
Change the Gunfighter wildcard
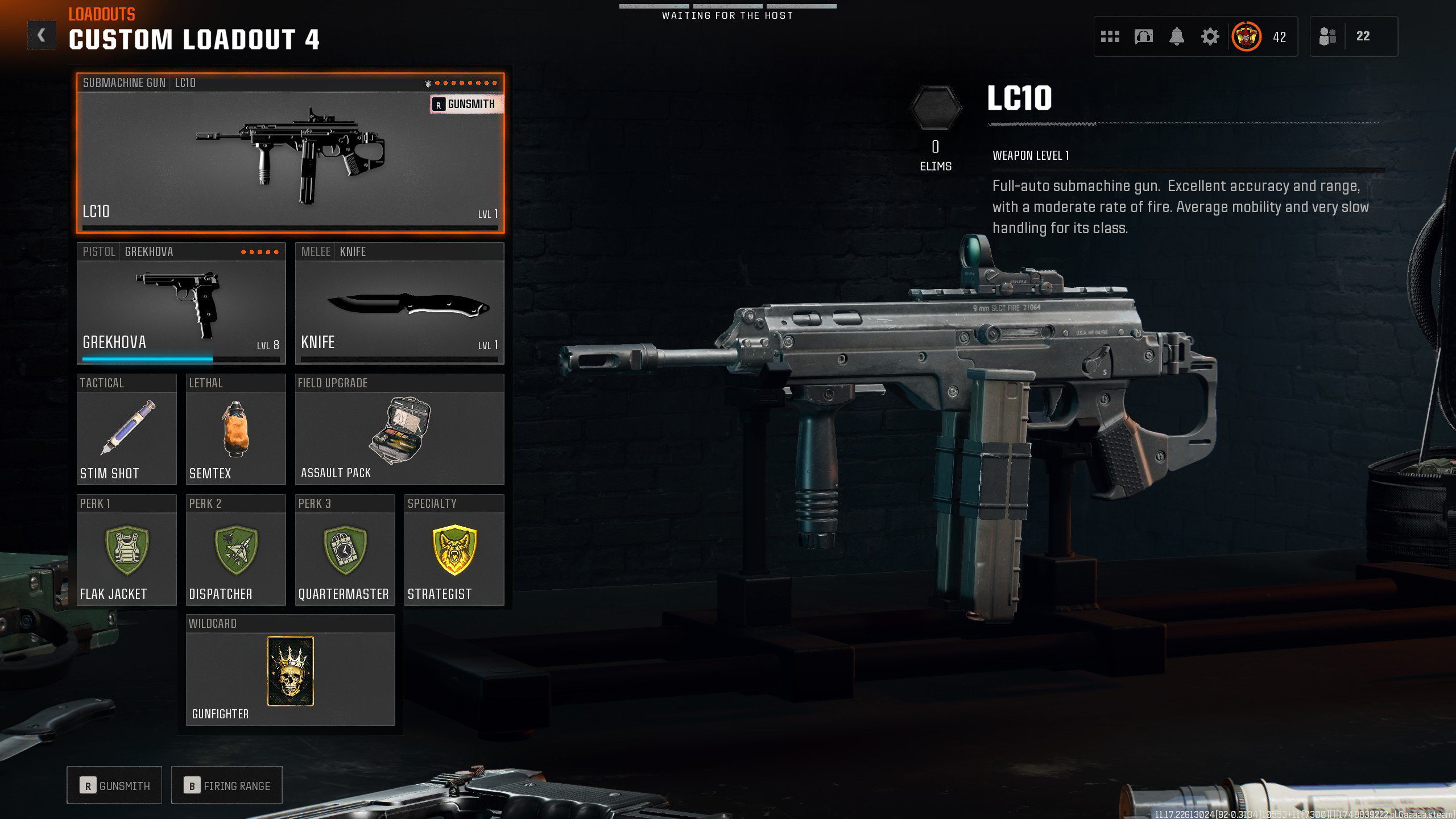(290, 671)
